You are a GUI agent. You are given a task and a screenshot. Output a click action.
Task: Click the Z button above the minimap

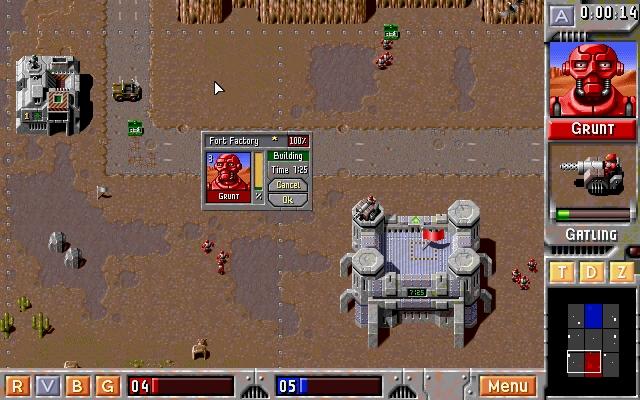point(621,272)
